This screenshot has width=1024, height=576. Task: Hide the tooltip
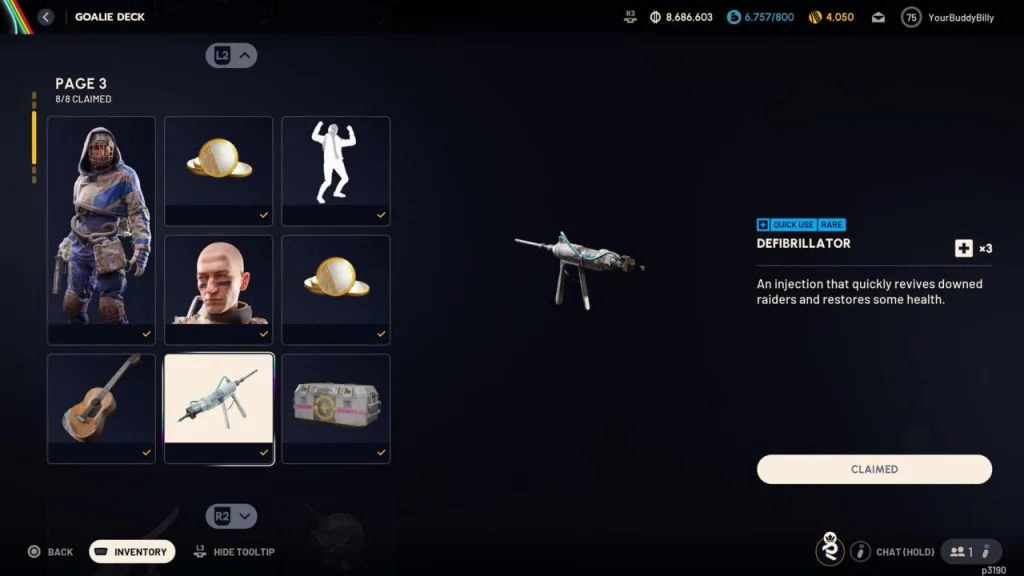point(234,552)
